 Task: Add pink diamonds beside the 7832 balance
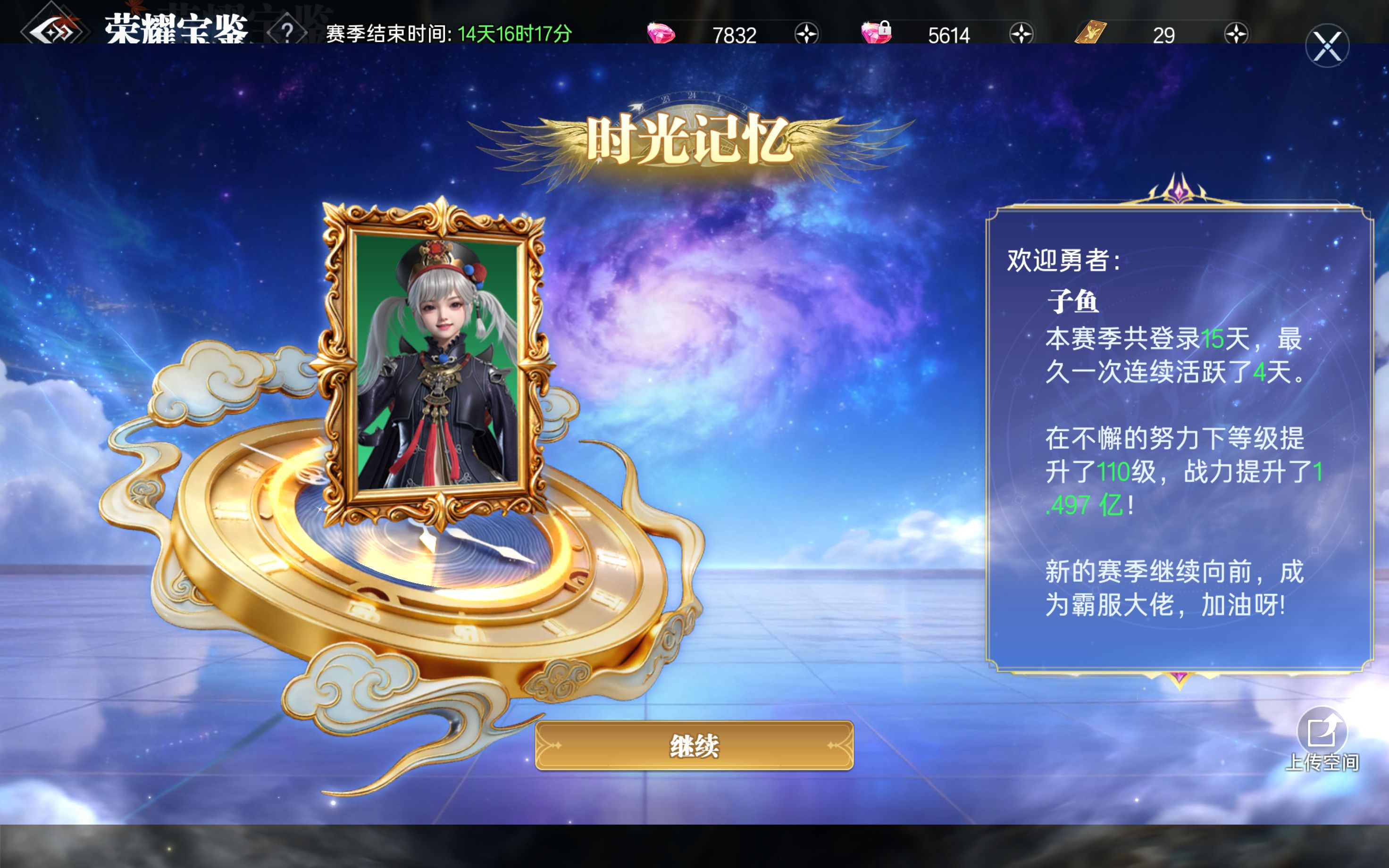pyautogui.click(x=806, y=34)
